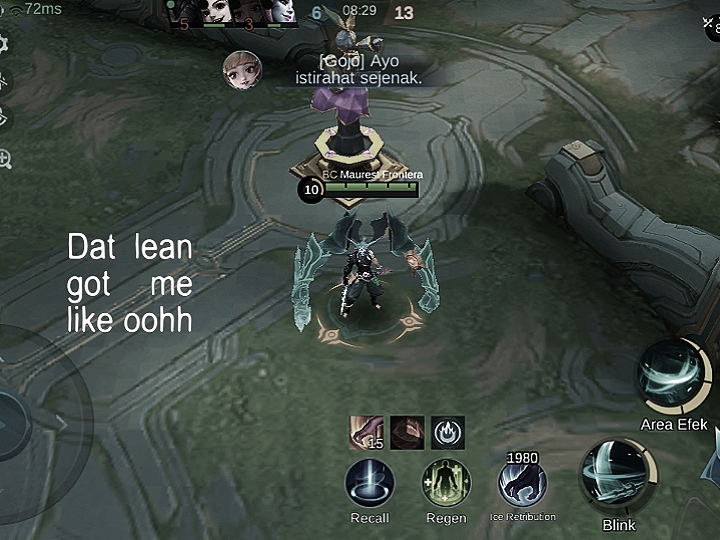Screen dimensions: 720x540
Task: Tap the chat sender's avatar portrait
Action: 243,70
